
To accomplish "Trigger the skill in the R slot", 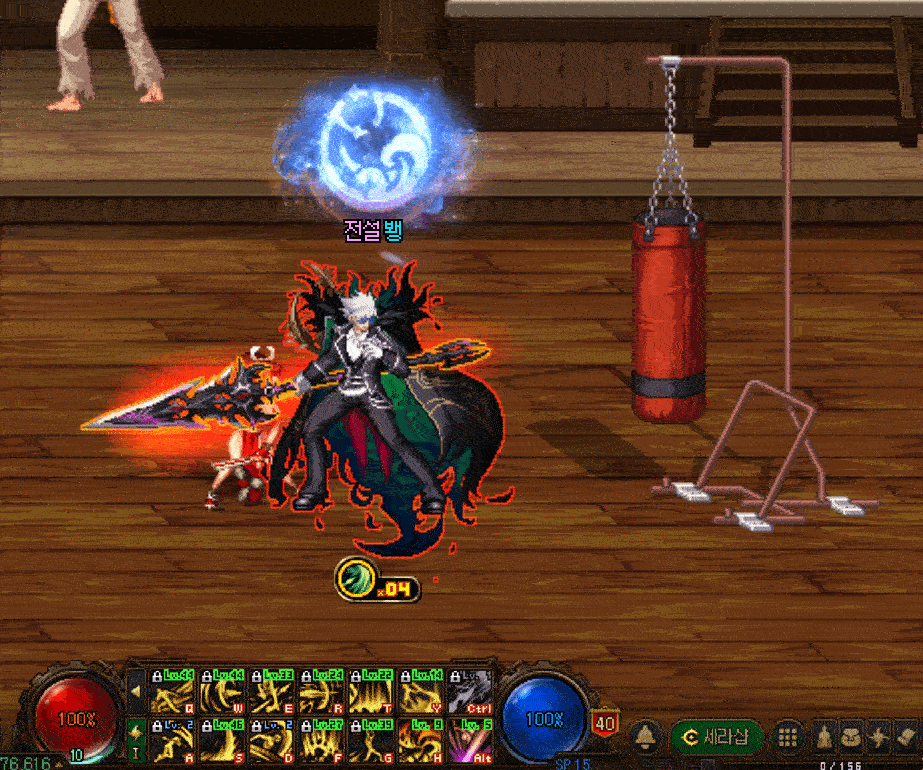I will click(x=322, y=691).
